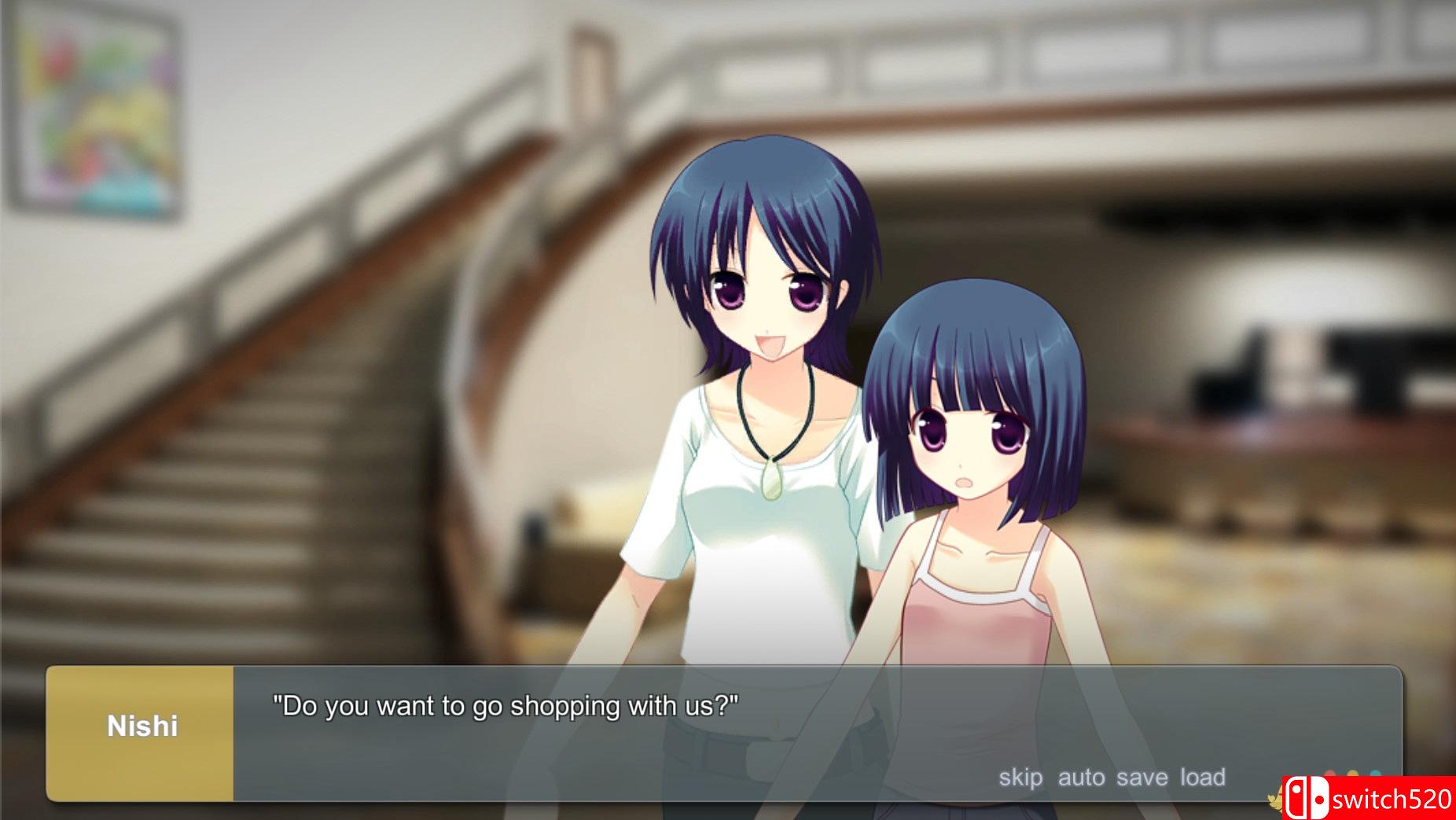Viewport: 1456px width, 820px height.
Task: Skip the dialogue with the skip button
Action: [1020, 778]
